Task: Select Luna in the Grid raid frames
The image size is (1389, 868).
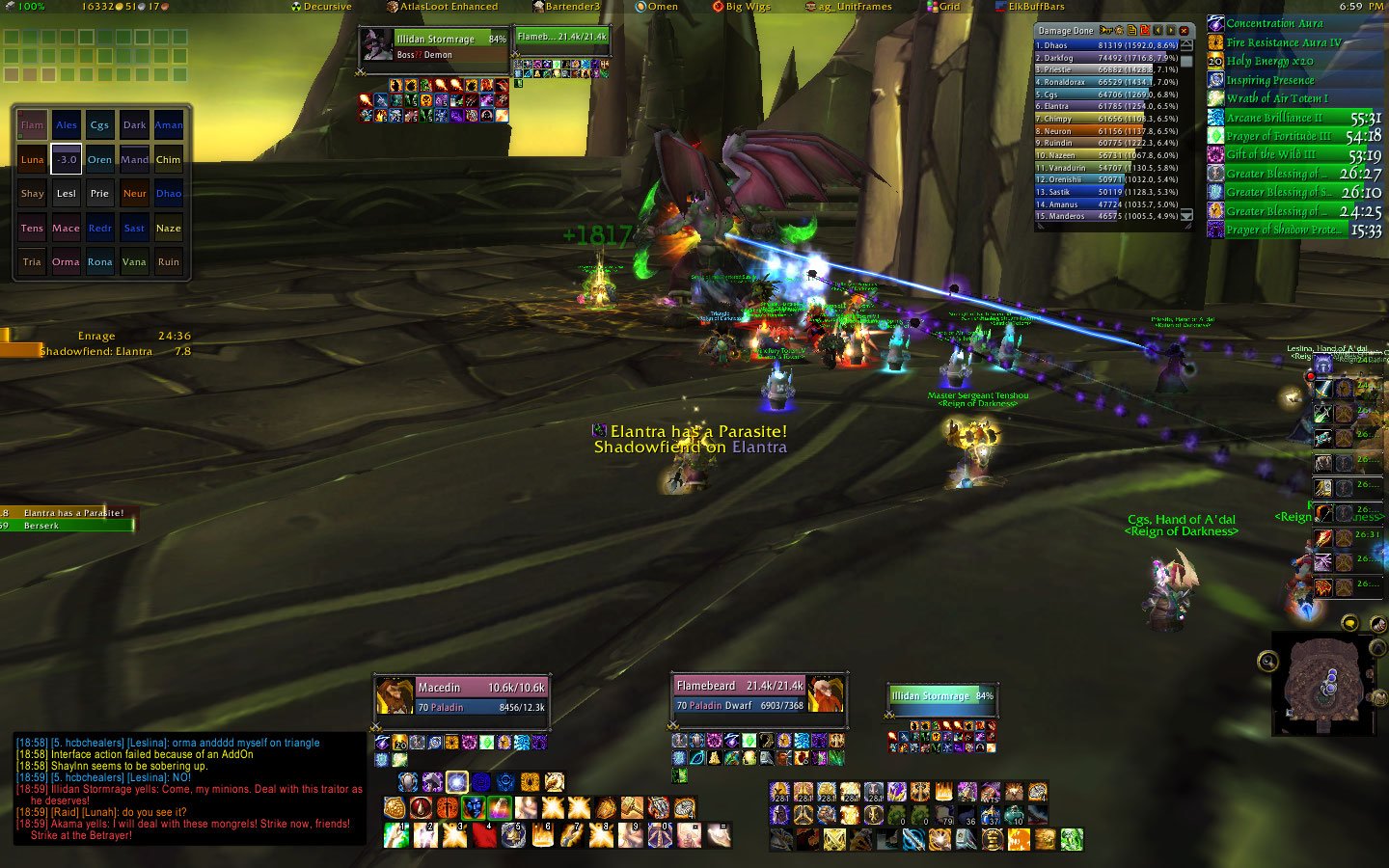Action: click(x=33, y=160)
